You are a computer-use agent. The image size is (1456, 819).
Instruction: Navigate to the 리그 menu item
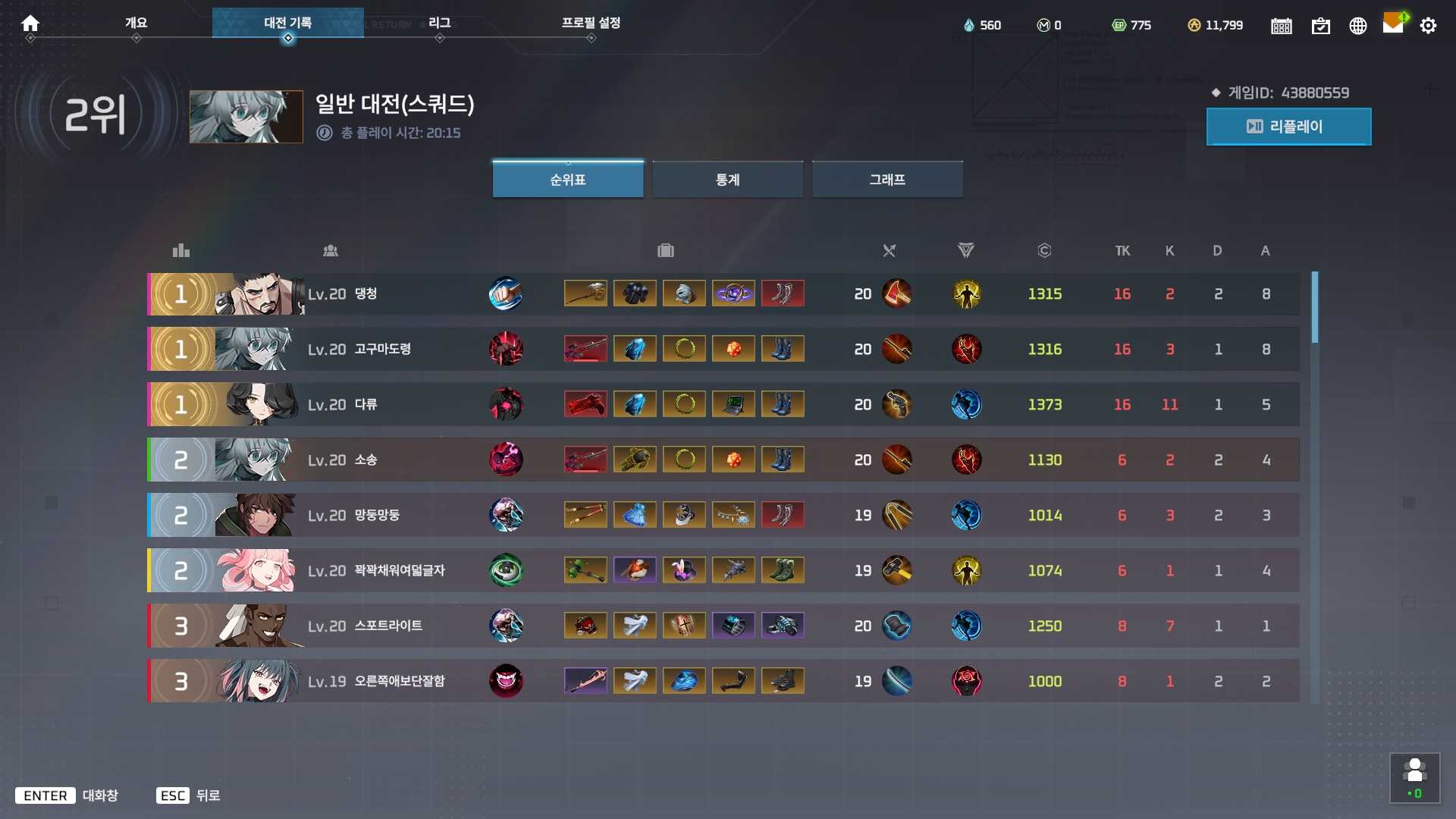click(440, 23)
